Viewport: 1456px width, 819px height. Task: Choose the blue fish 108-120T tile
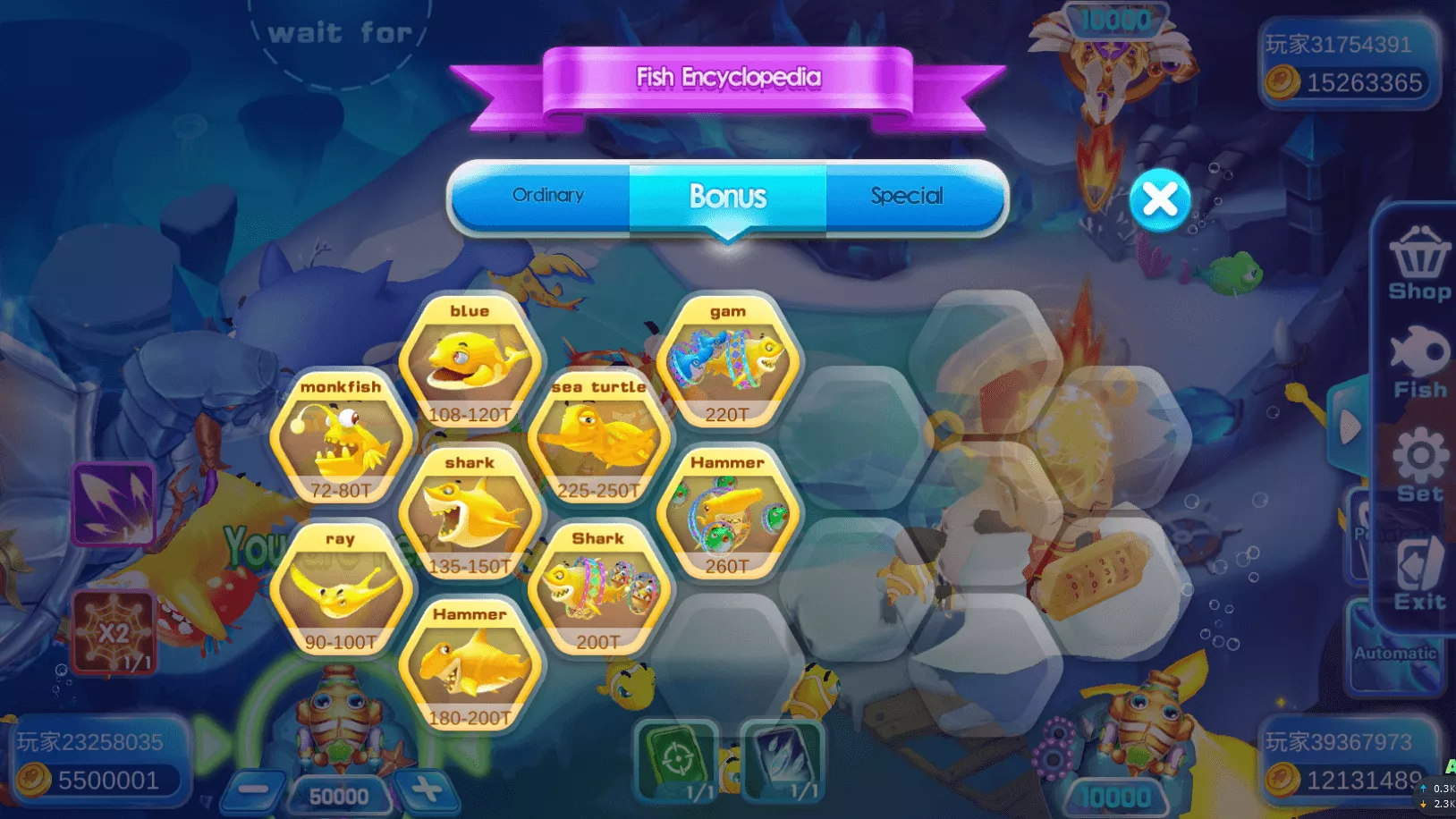click(x=470, y=363)
